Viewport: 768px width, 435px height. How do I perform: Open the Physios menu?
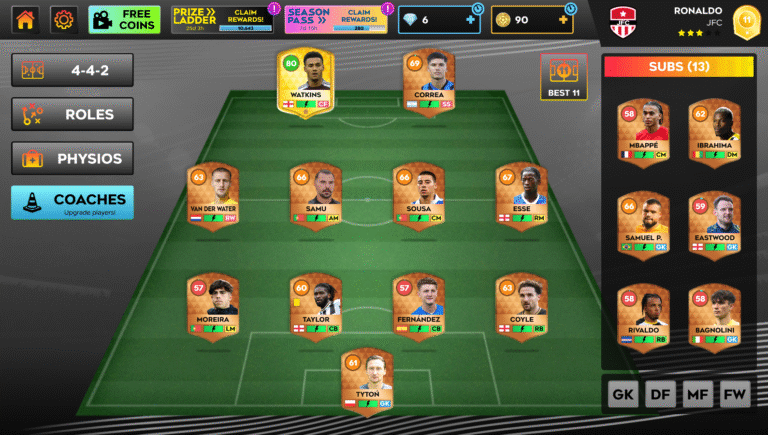72,158
